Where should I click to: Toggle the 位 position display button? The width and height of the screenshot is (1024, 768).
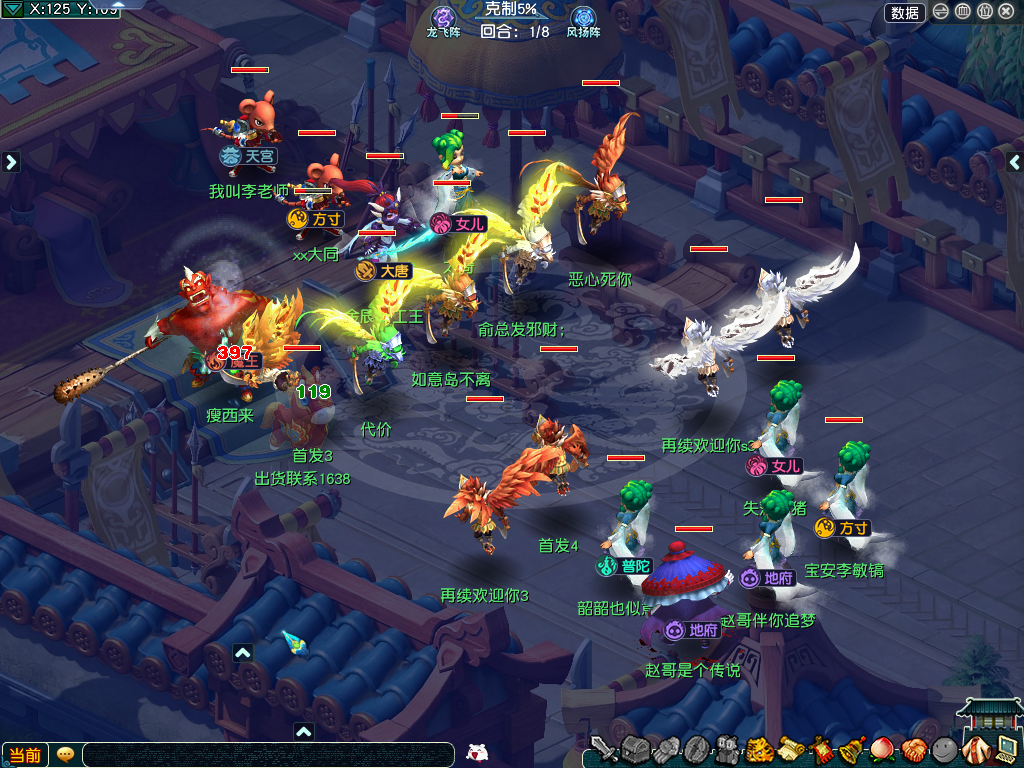coord(985,12)
